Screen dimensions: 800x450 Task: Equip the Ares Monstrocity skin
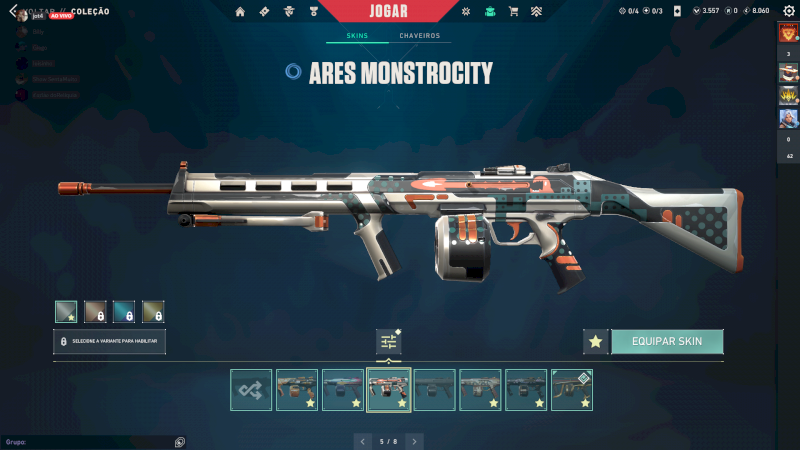tap(667, 342)
